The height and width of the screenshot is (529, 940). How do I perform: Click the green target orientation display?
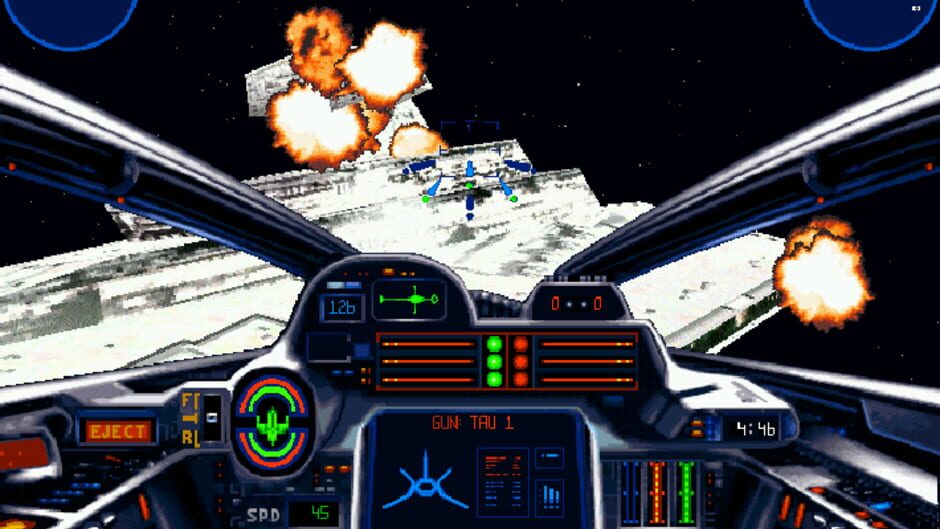(x=409, y=299)
